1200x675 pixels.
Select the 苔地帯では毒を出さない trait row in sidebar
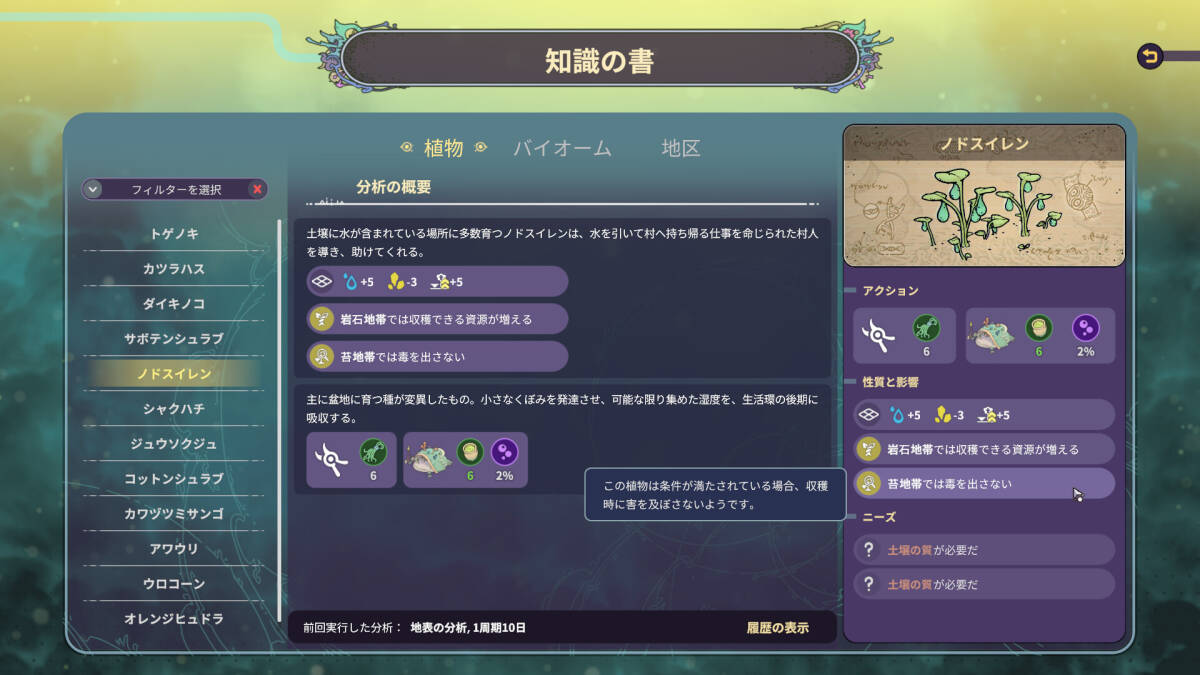983,484
